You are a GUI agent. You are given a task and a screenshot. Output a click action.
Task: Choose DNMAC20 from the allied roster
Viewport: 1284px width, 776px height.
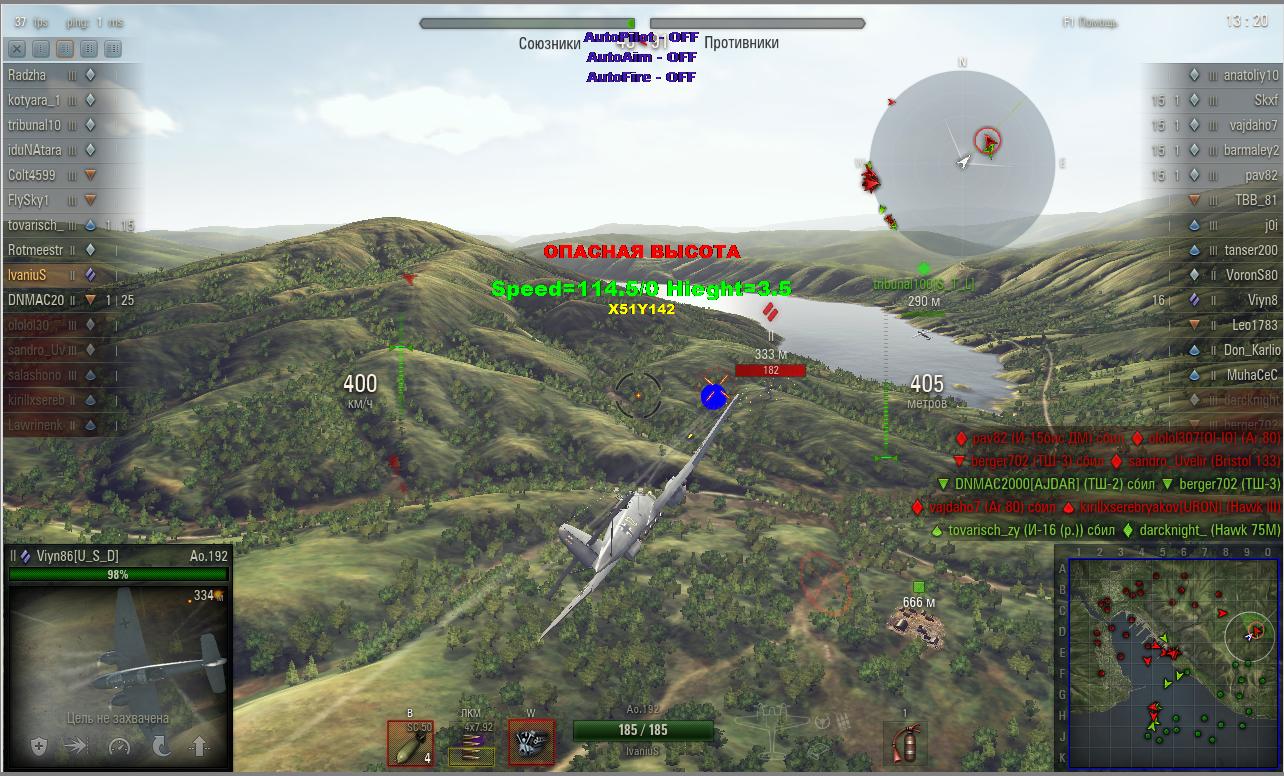36,299
